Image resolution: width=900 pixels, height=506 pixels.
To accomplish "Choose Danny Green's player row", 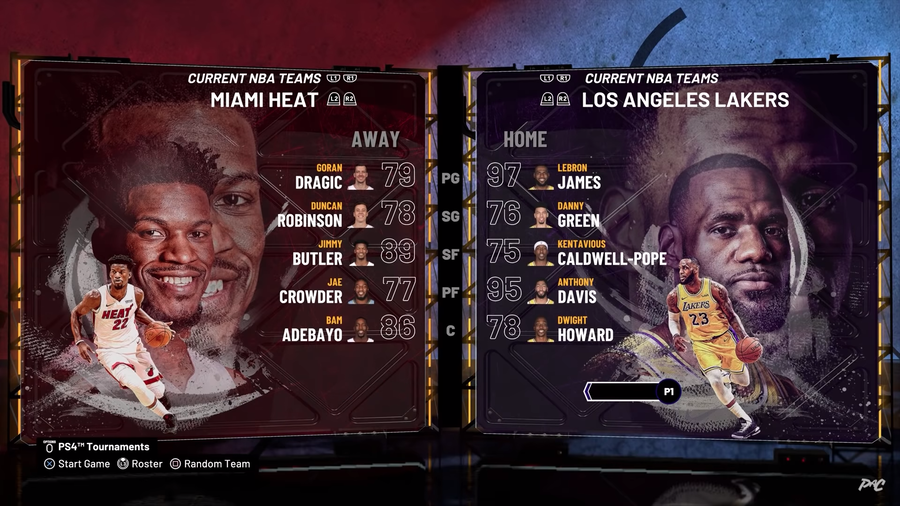I will pos(578,214).
